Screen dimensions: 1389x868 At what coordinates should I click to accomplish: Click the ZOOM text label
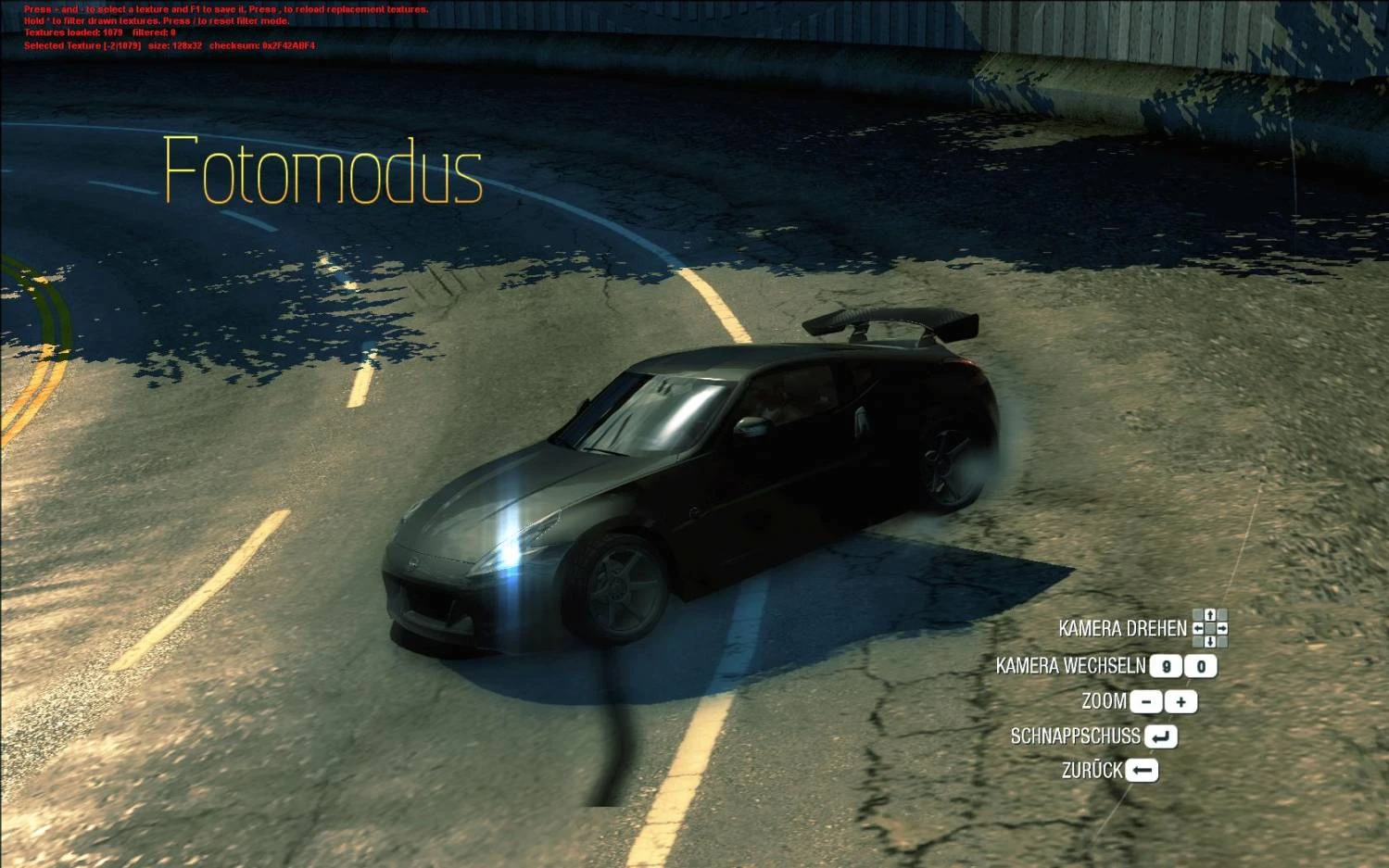(x=1103, y=701)
